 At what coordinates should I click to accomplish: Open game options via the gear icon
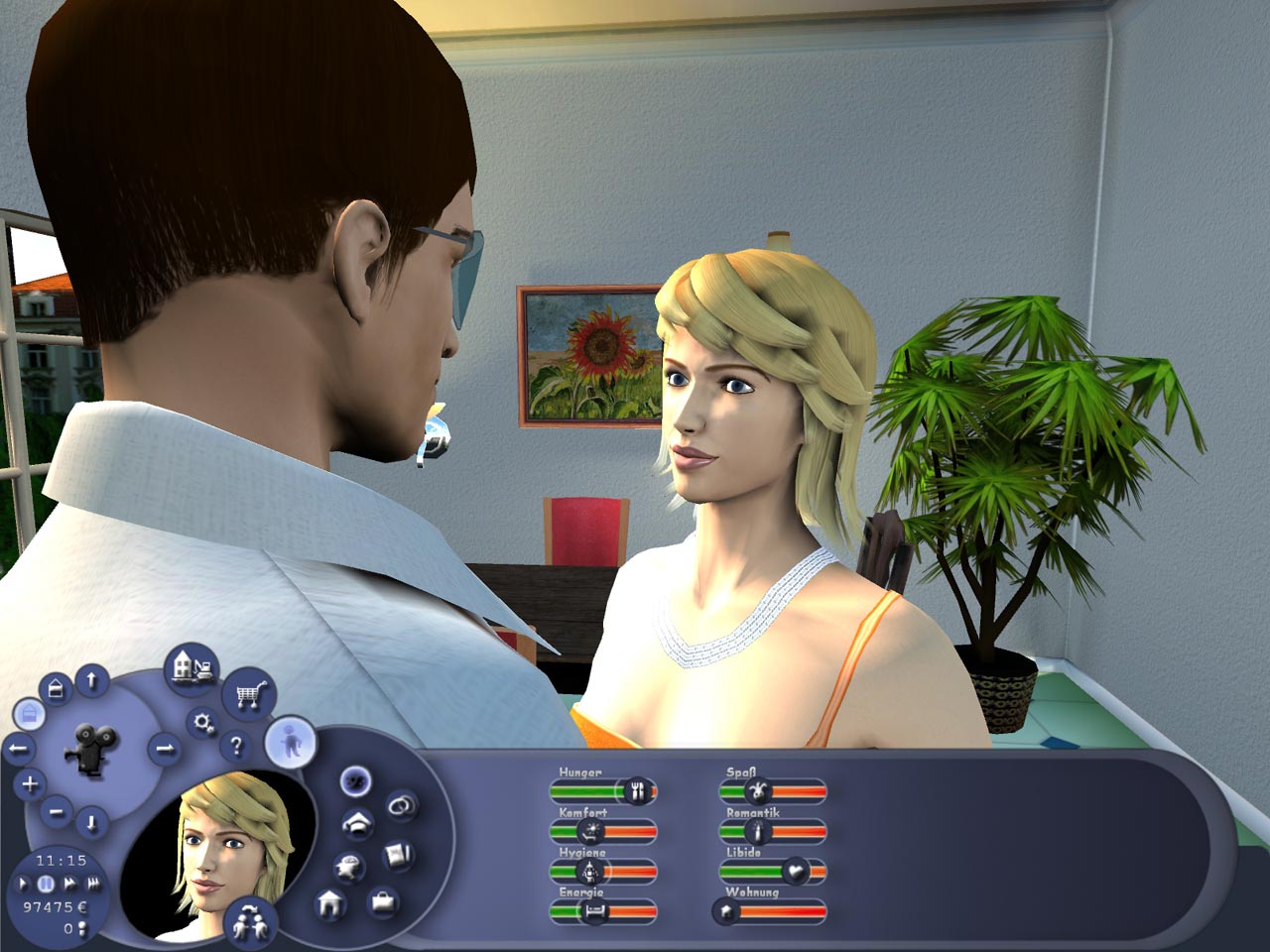click(x=202, y=721)
